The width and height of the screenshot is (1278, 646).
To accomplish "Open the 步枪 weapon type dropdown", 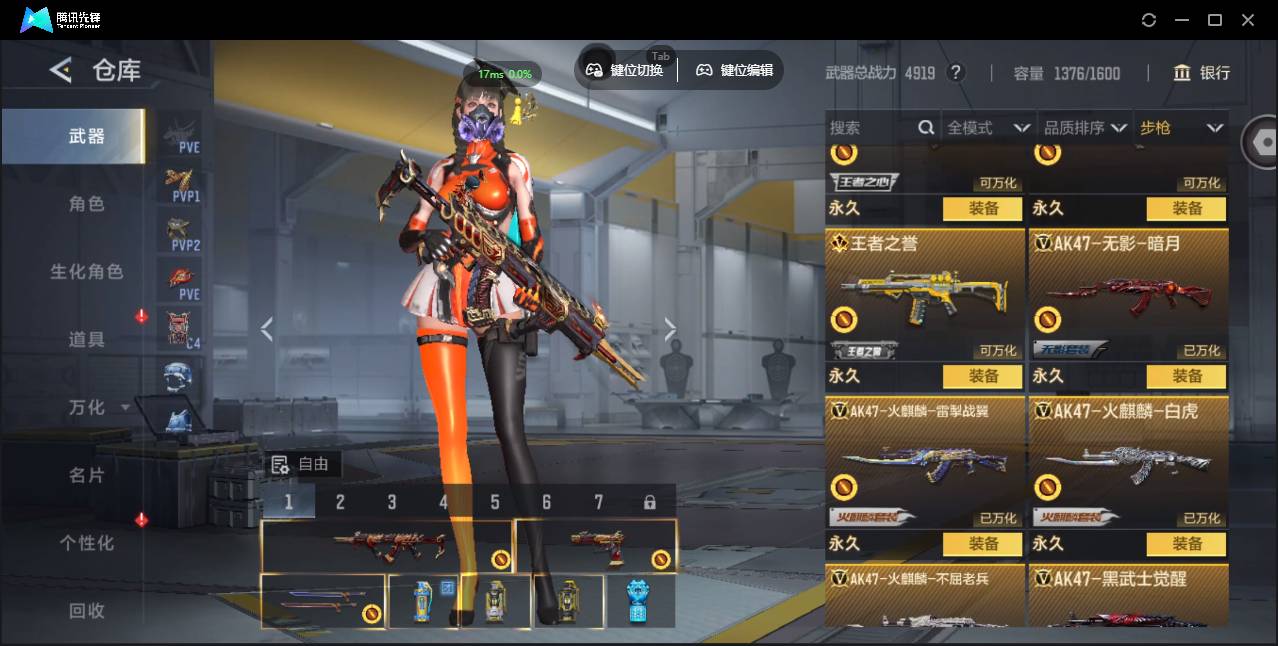I will tap(1181, 128).
